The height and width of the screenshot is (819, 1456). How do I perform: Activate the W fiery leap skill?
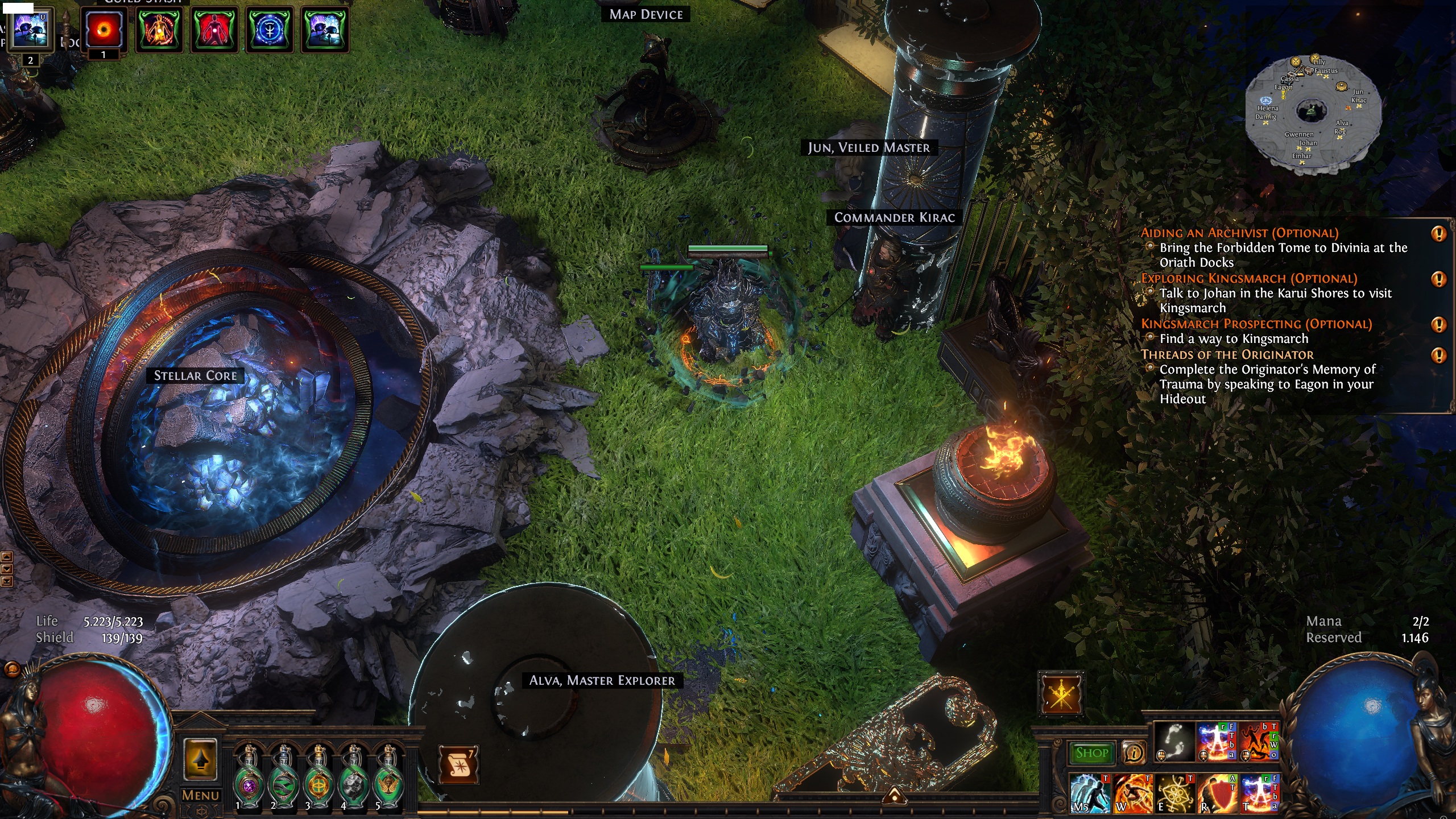[x=1132, y=793]
